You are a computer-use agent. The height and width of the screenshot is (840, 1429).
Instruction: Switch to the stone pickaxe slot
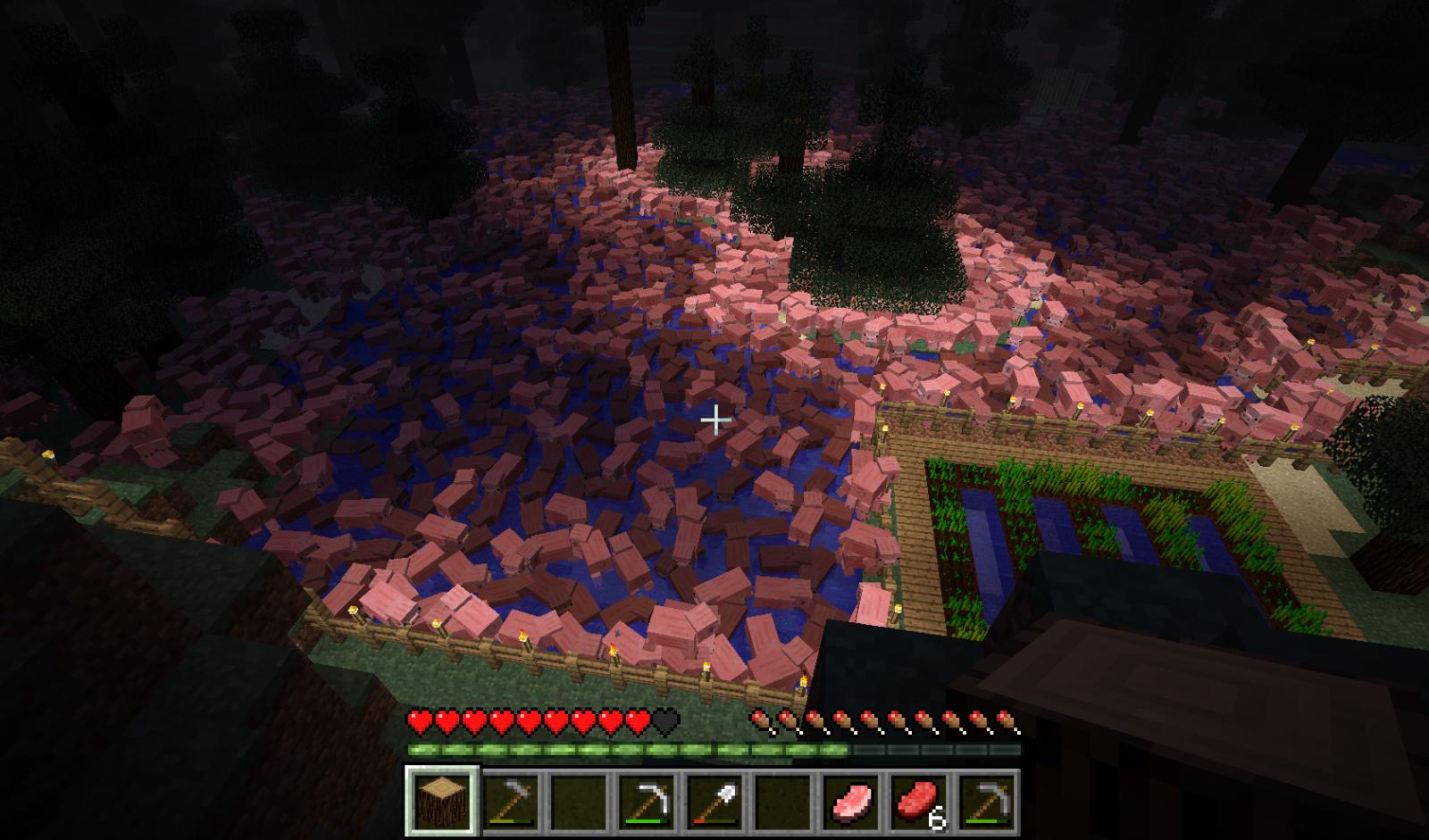pos(988,802)
